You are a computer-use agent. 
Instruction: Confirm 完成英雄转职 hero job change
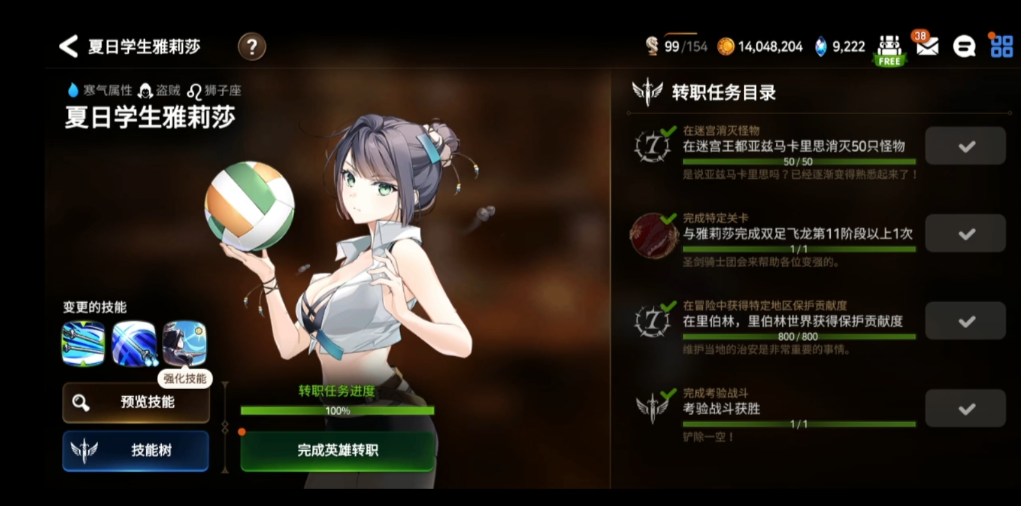(x=337, y=451)
